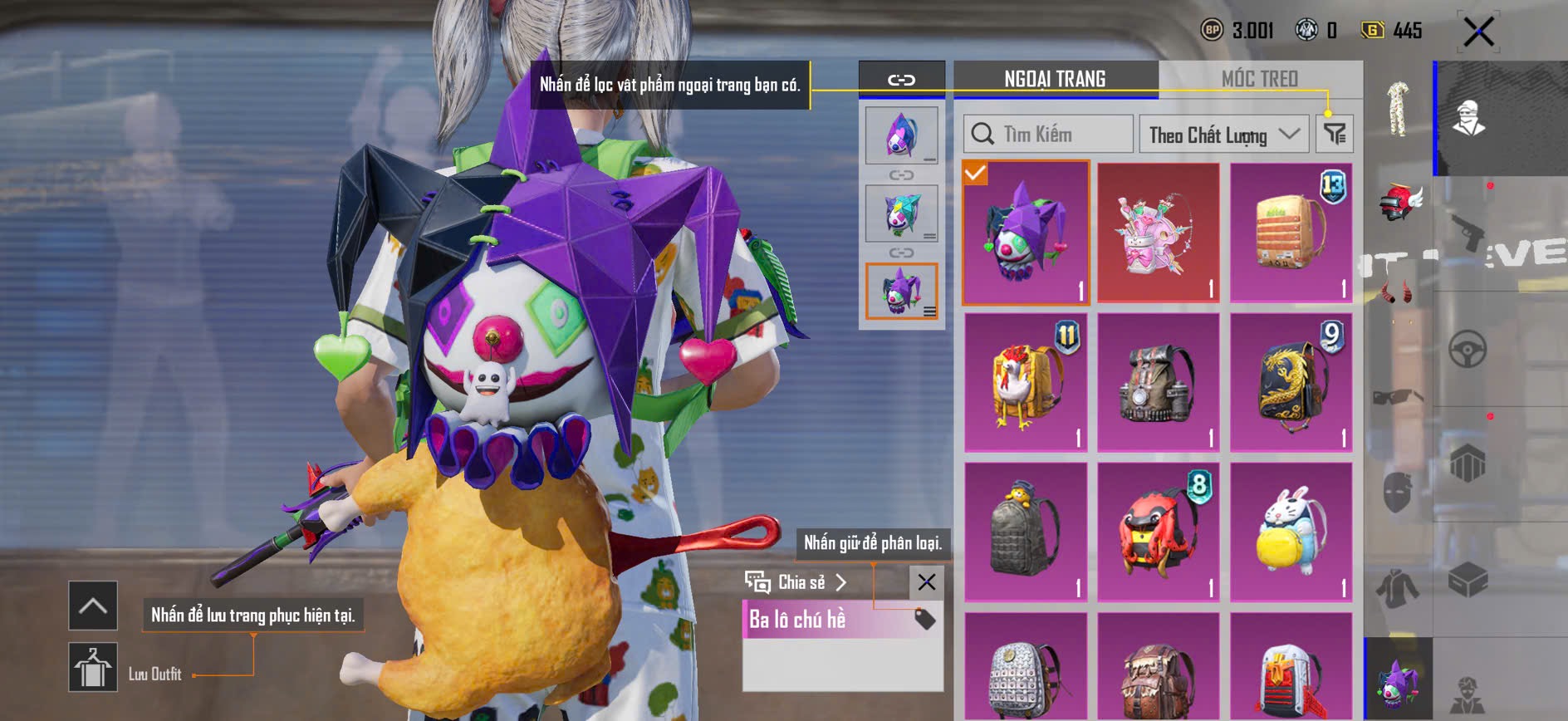The image size is (1568, 721).
Task: Click the link chain button above backpack levels
Action: coord(901,80)
